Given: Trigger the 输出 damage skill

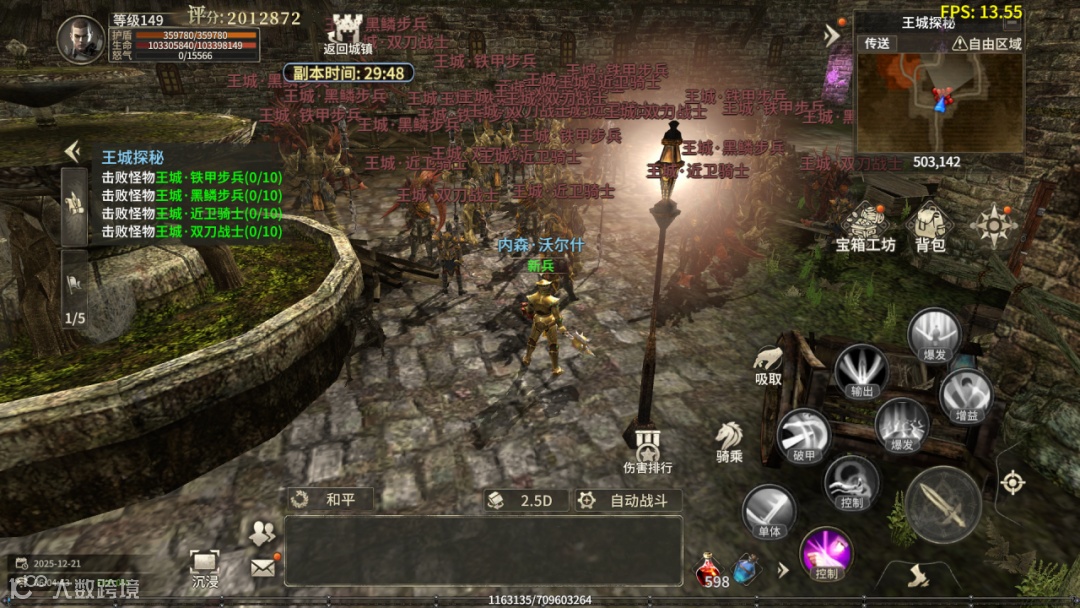Looking at the screenshot, I should click(x=861, y=371).
